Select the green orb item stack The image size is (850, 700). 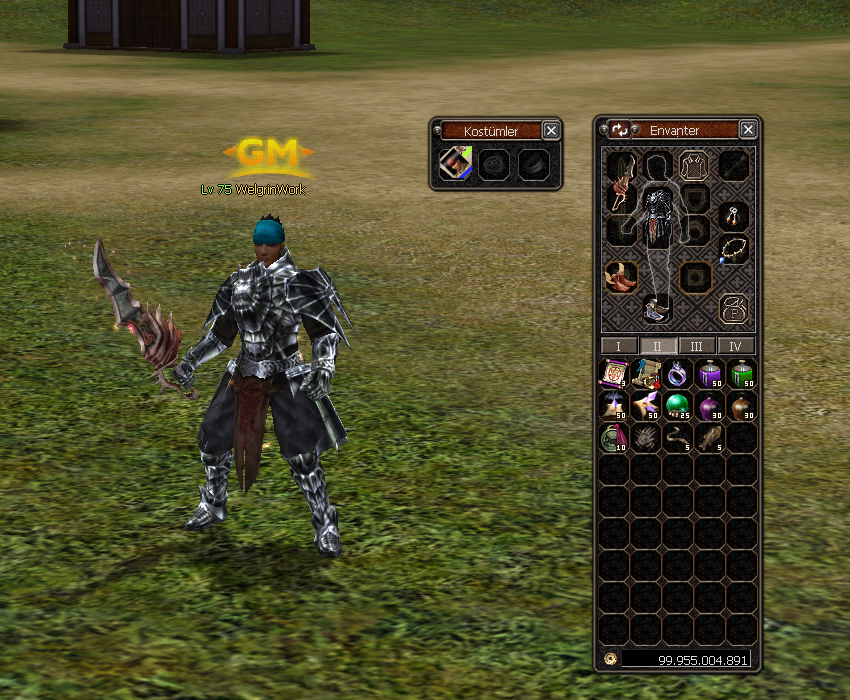pyautogui.click(x=676, y=405)
